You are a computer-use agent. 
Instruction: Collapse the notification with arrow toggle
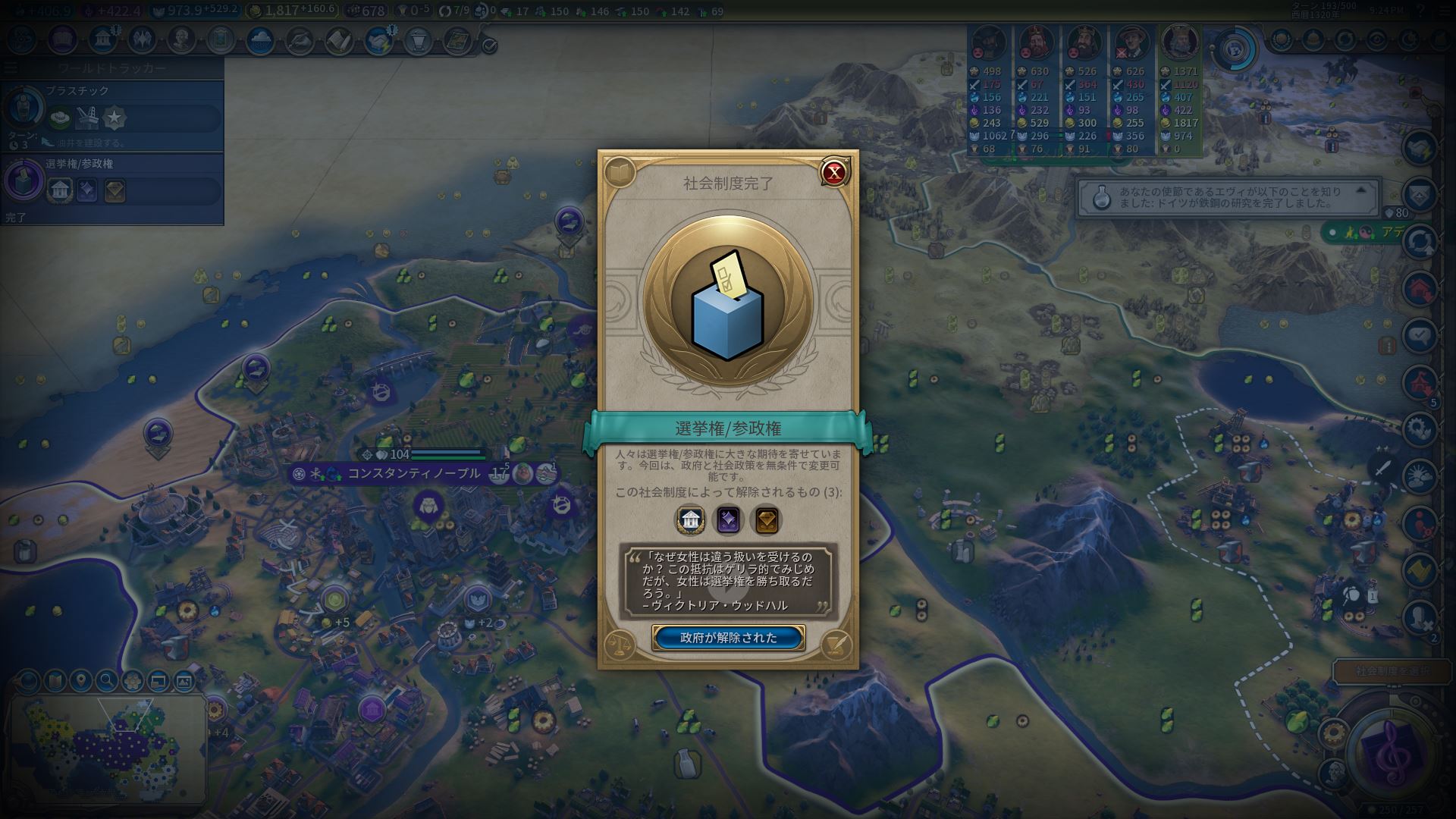click(x=1360, y=190)
